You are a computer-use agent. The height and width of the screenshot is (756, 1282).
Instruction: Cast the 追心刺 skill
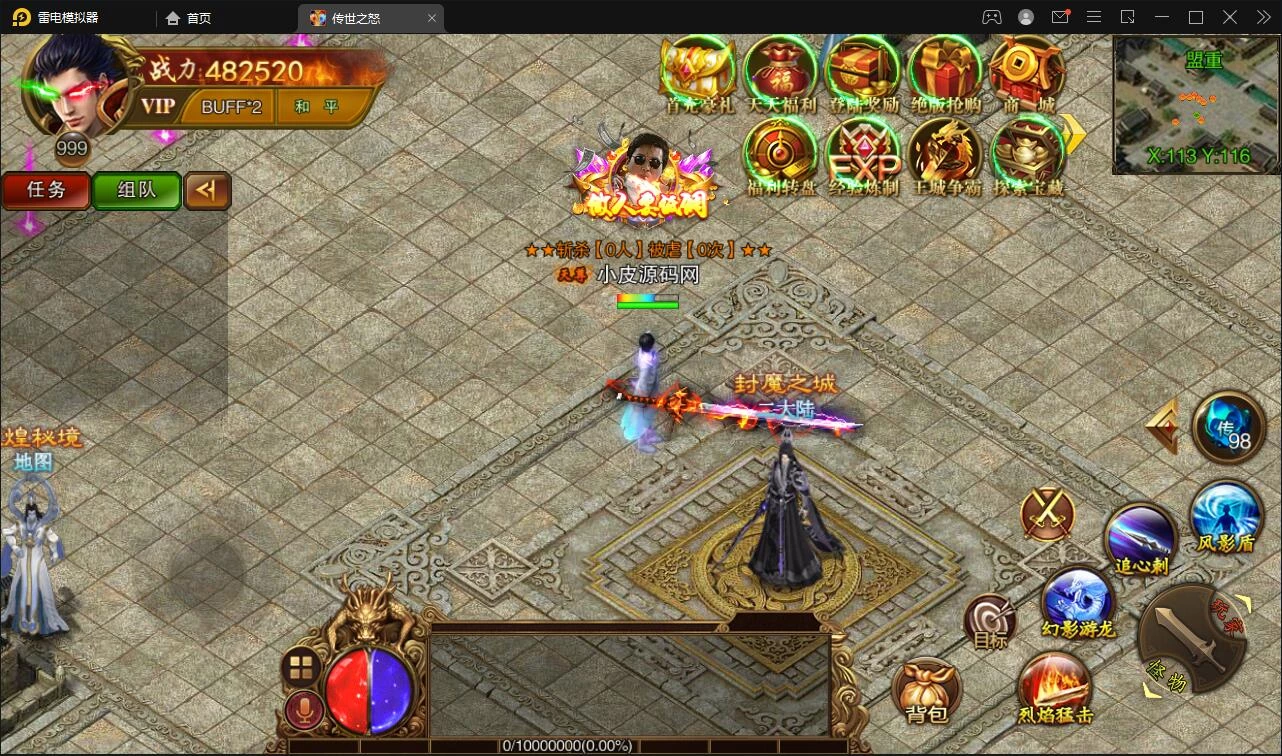click(1140, 536)
